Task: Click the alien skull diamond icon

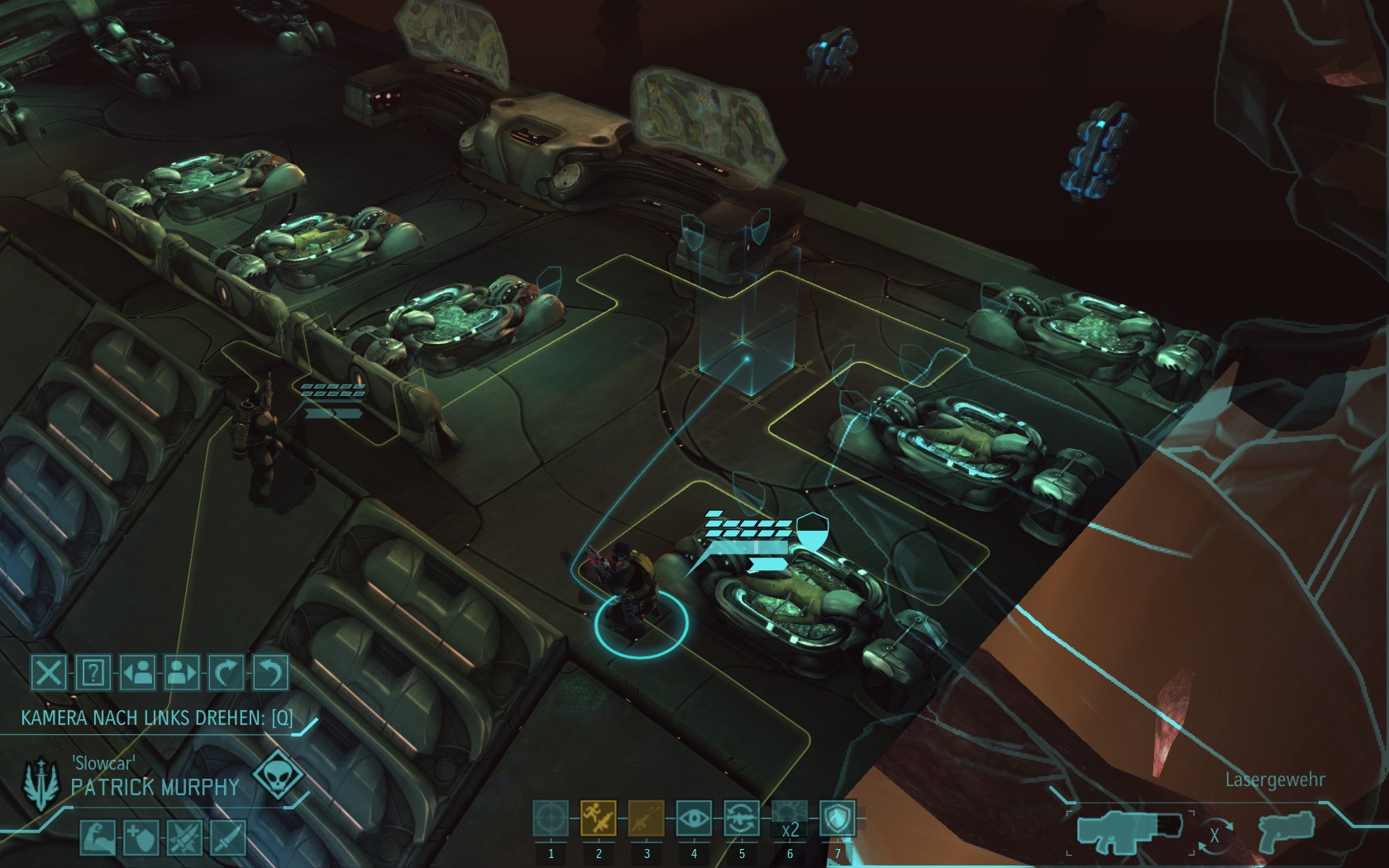Action: coord(274,777)
